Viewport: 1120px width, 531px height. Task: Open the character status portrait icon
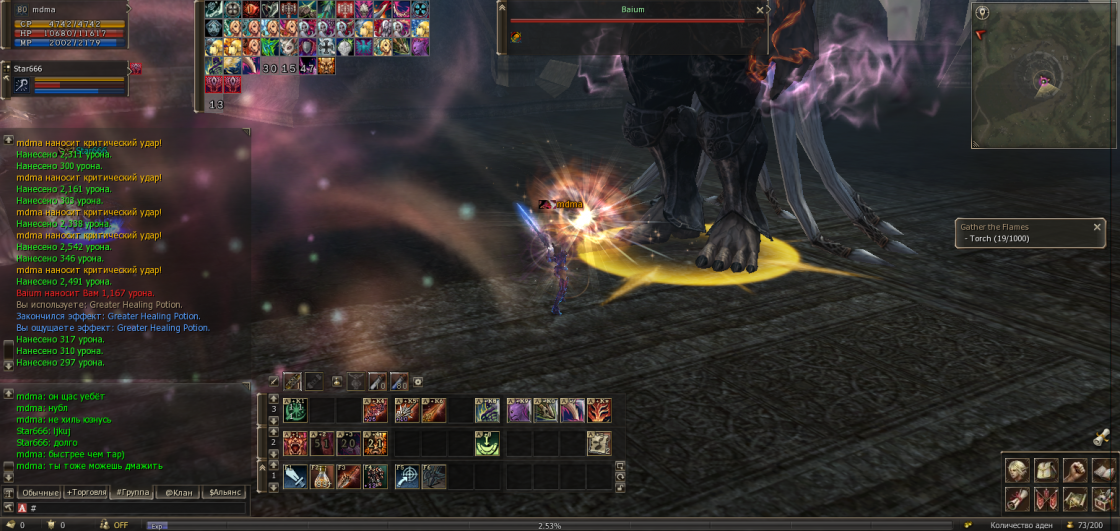1017,470
